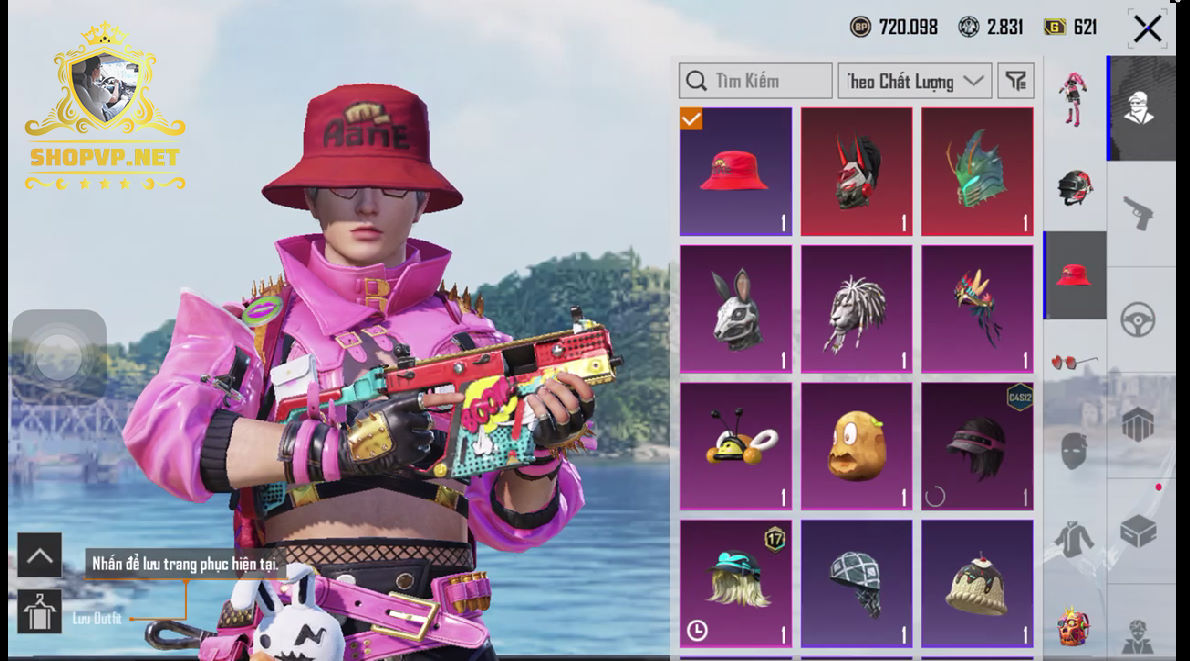This screenshot has height=661, width=1190.
Task: Choose the bee antenna headband
Action: coord(736,446)
